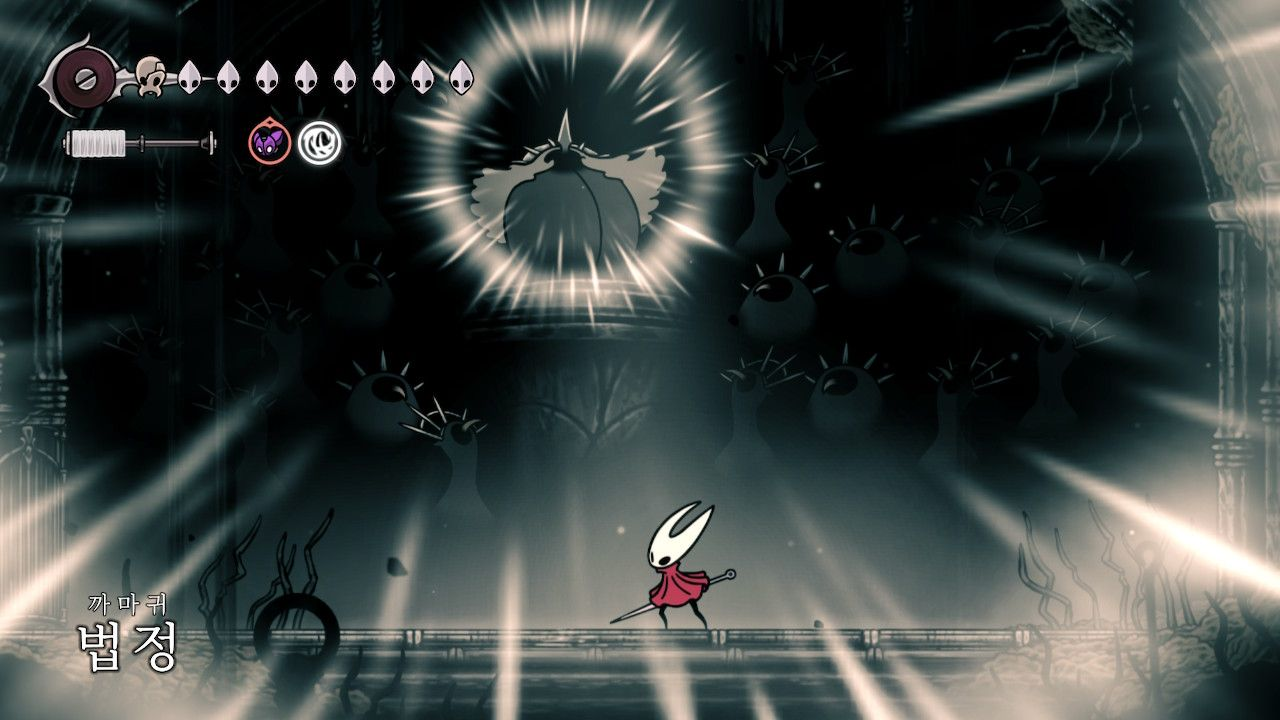This screenshot has width=1280, height=720.
Task: Select the purple masked tool icon
Action: [x=268, y=143]
